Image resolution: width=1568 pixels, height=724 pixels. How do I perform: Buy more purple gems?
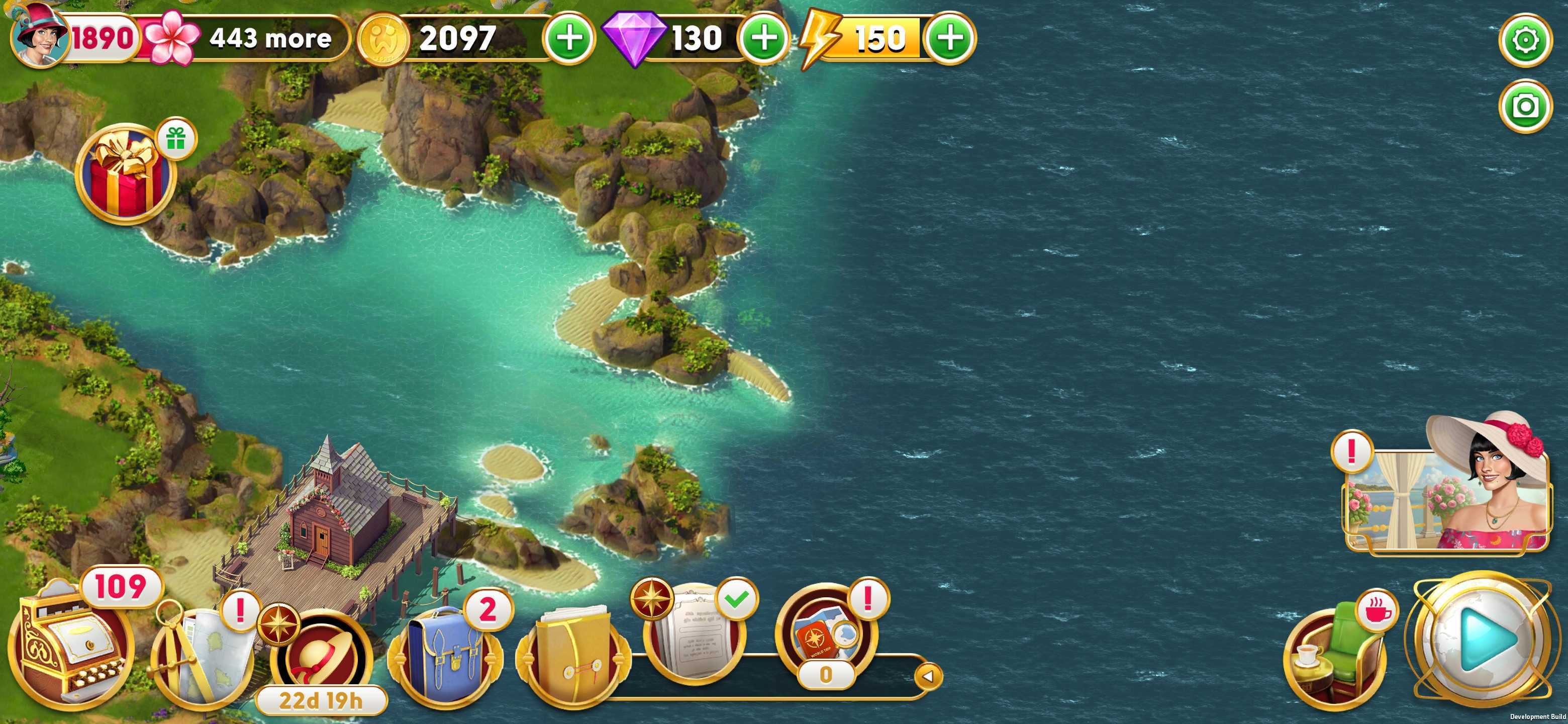point(764,38)
